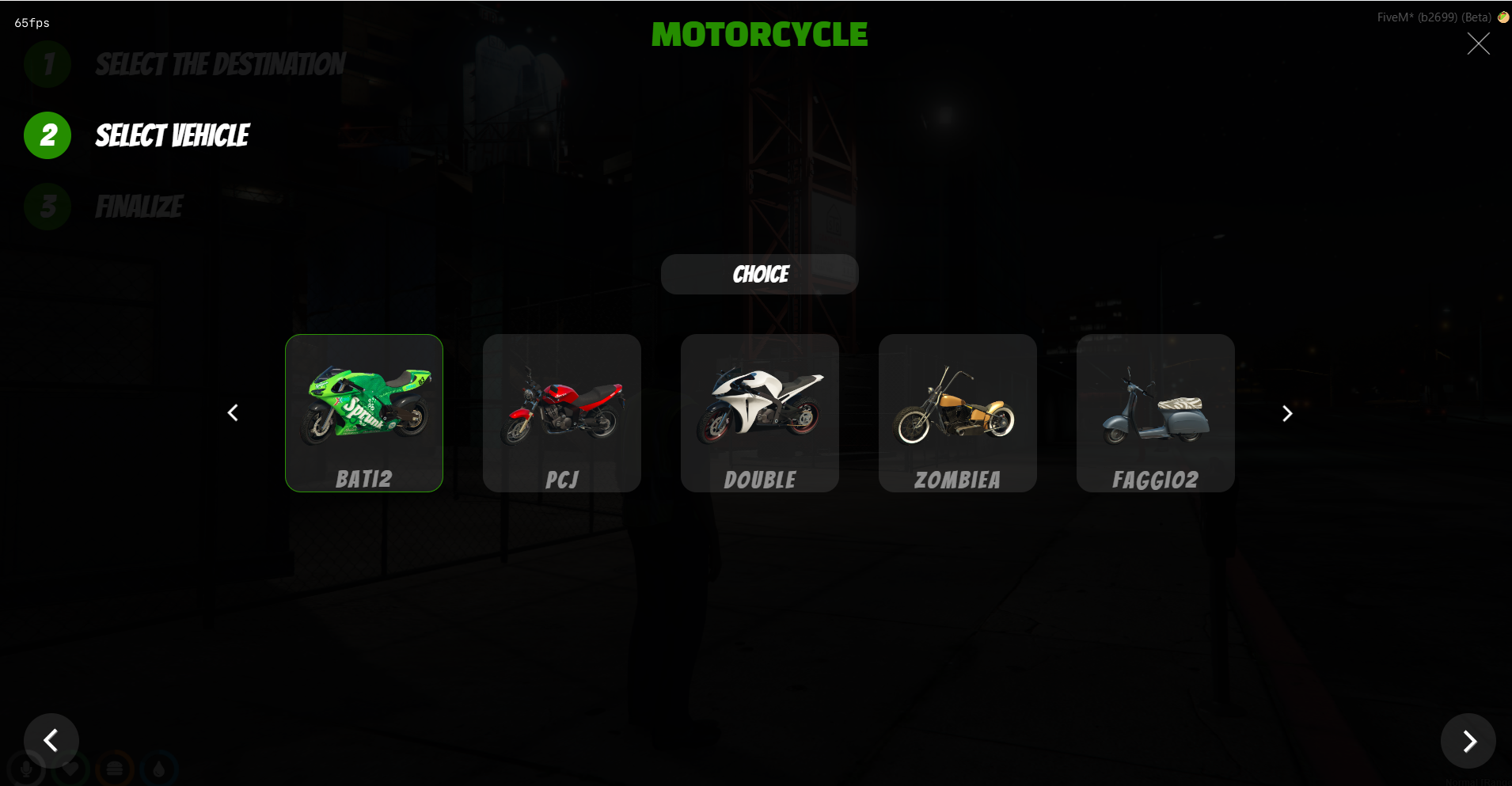Click the green step 2 circle
This screenshot has width=1512, height=786.
[47, 135]
